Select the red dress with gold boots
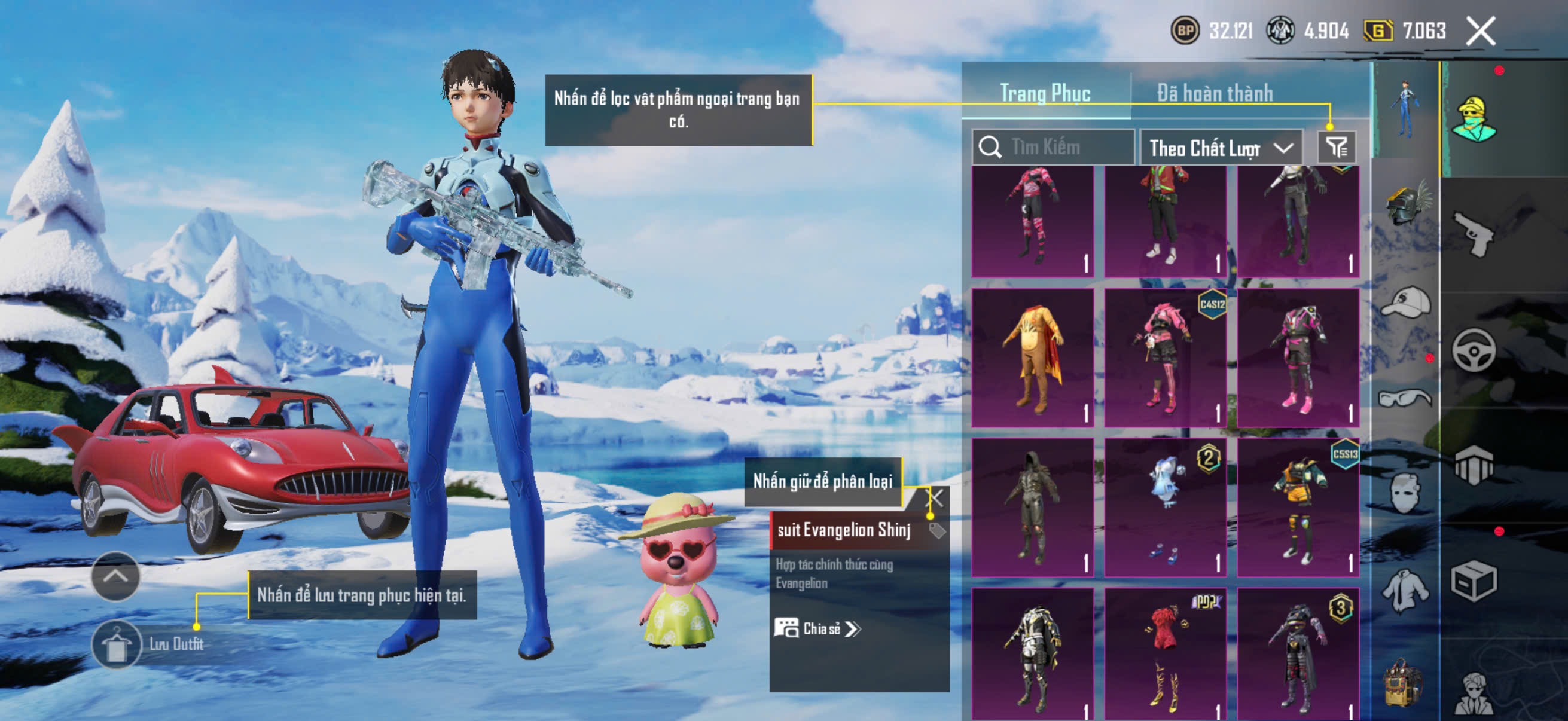1568x721 pixels. click(x=1164, y=654)
